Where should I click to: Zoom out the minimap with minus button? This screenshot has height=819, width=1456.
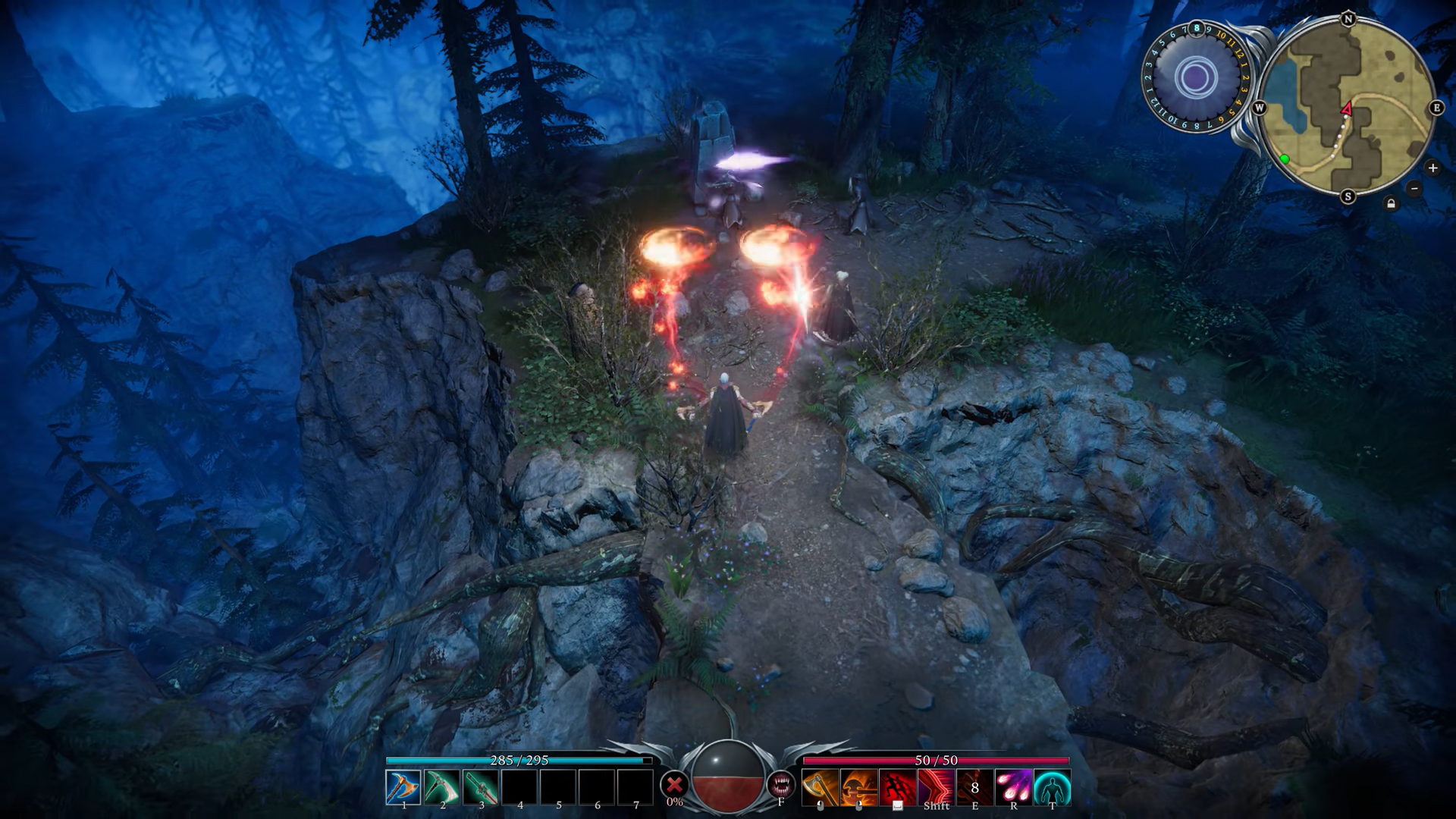[1414, 188]
